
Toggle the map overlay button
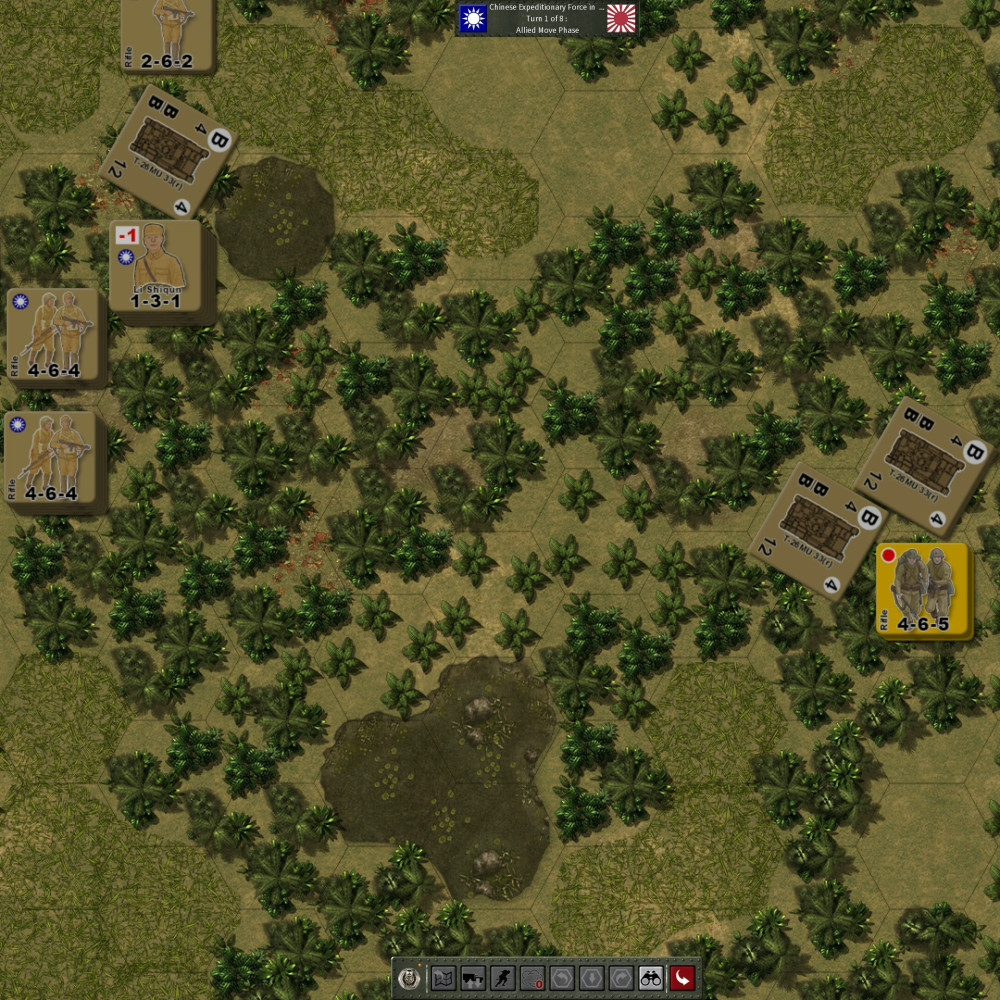(x=443, y=977)
